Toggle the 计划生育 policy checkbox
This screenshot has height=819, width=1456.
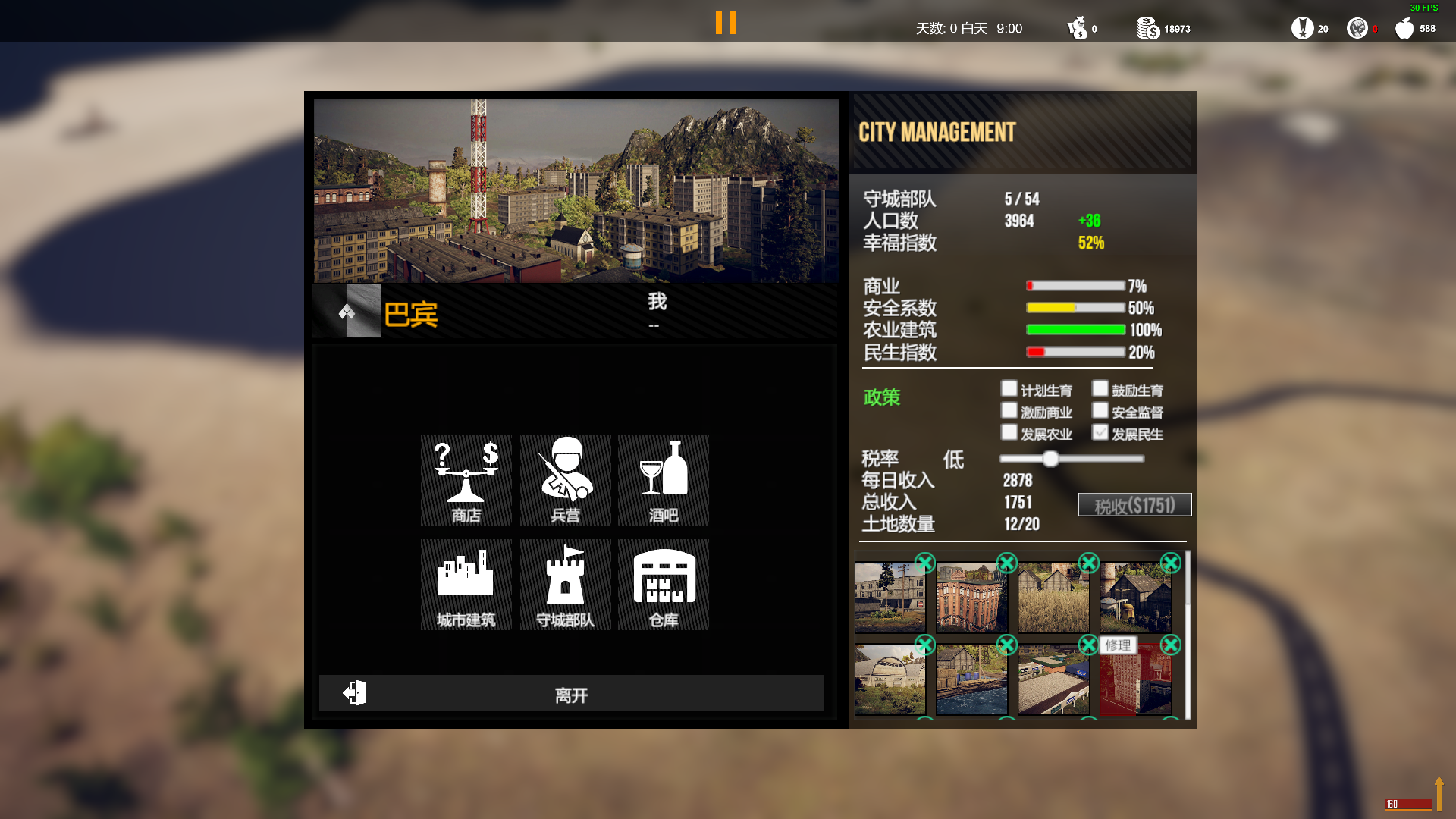[1009, 389]
